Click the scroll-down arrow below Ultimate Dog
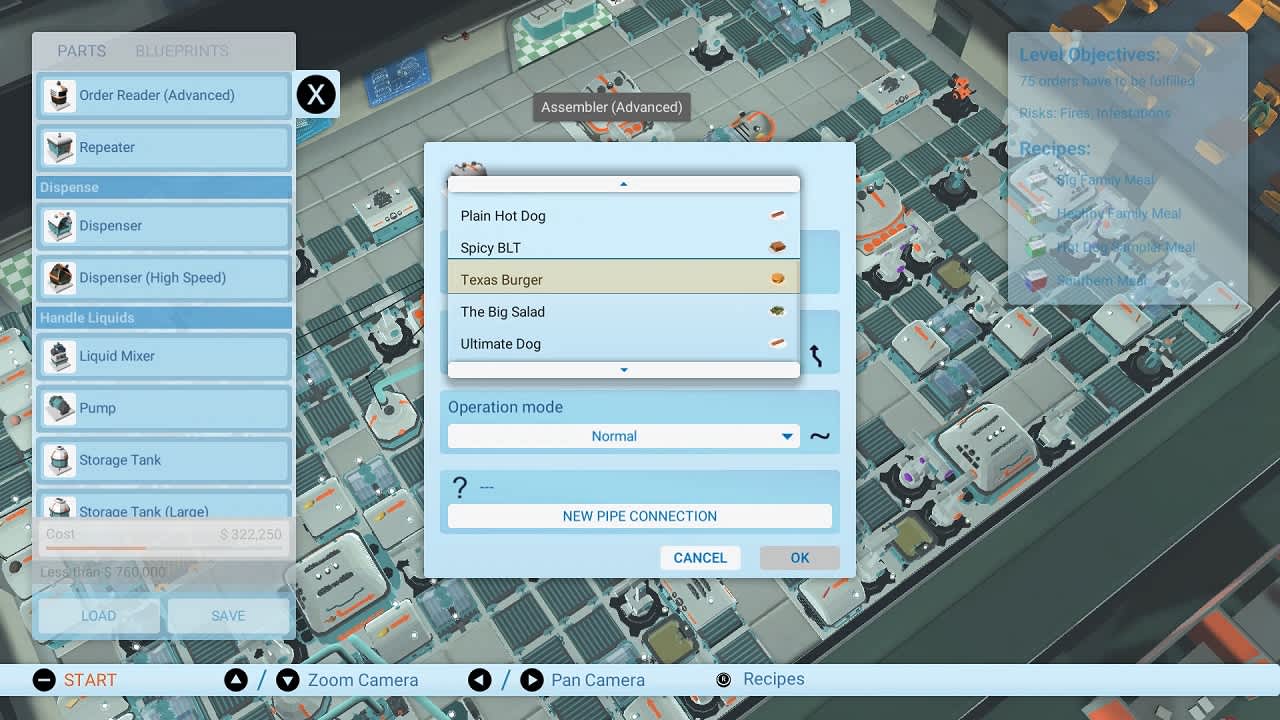The image size is (1280, 720). [x=622, y=369]
